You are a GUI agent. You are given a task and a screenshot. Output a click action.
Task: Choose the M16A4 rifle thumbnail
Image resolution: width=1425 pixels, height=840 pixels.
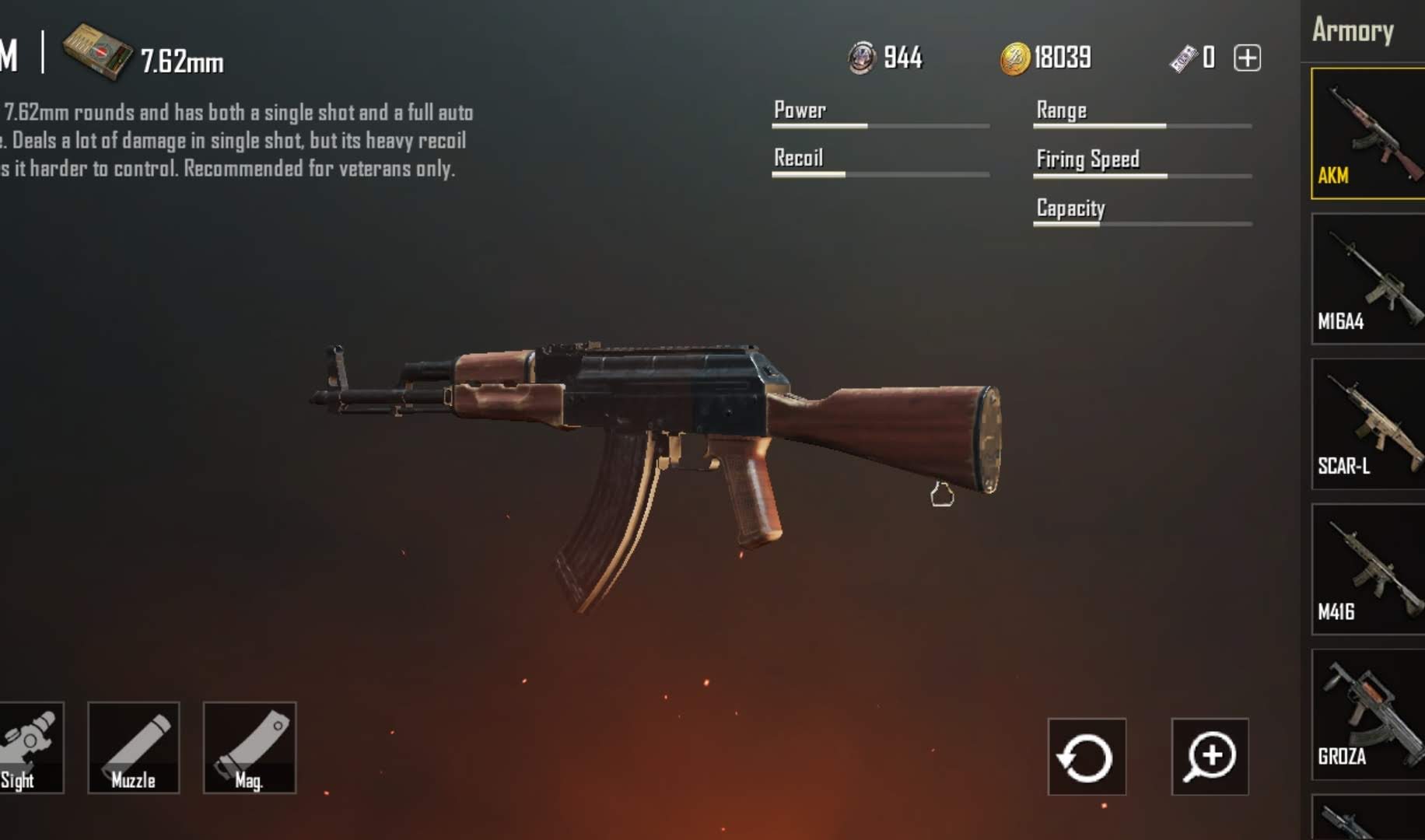point(1367,278)
